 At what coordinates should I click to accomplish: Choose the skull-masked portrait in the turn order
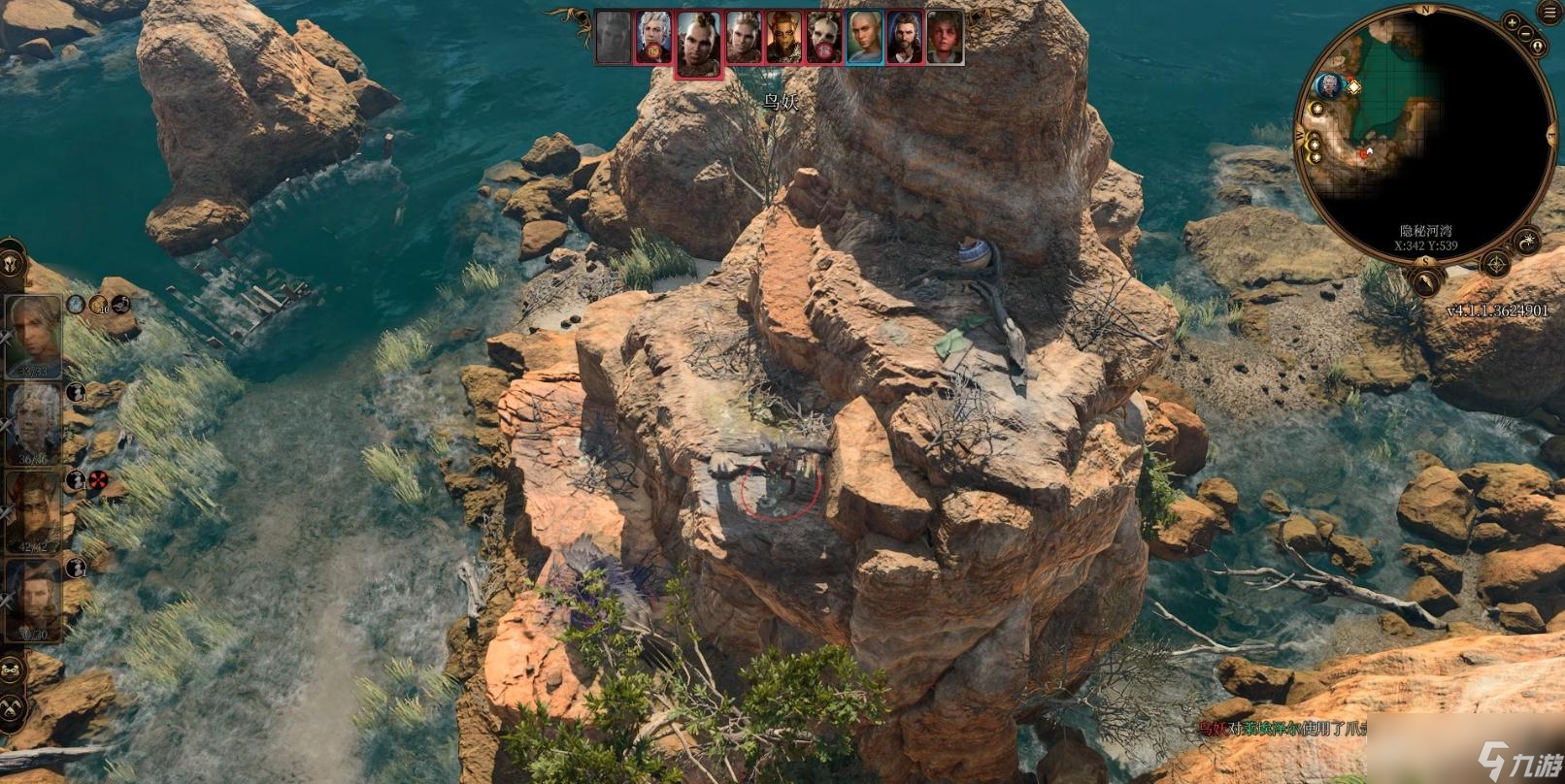[824, 39]
